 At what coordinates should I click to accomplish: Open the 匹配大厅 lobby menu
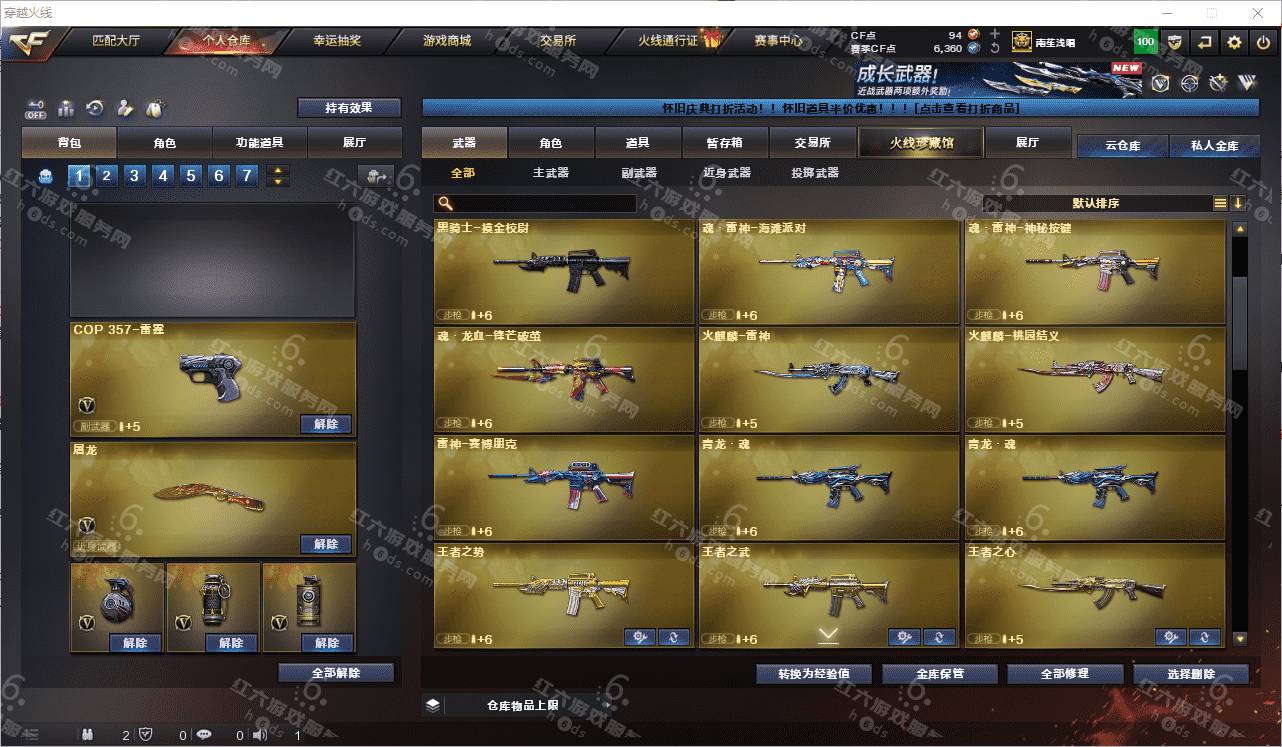[116, 41]
